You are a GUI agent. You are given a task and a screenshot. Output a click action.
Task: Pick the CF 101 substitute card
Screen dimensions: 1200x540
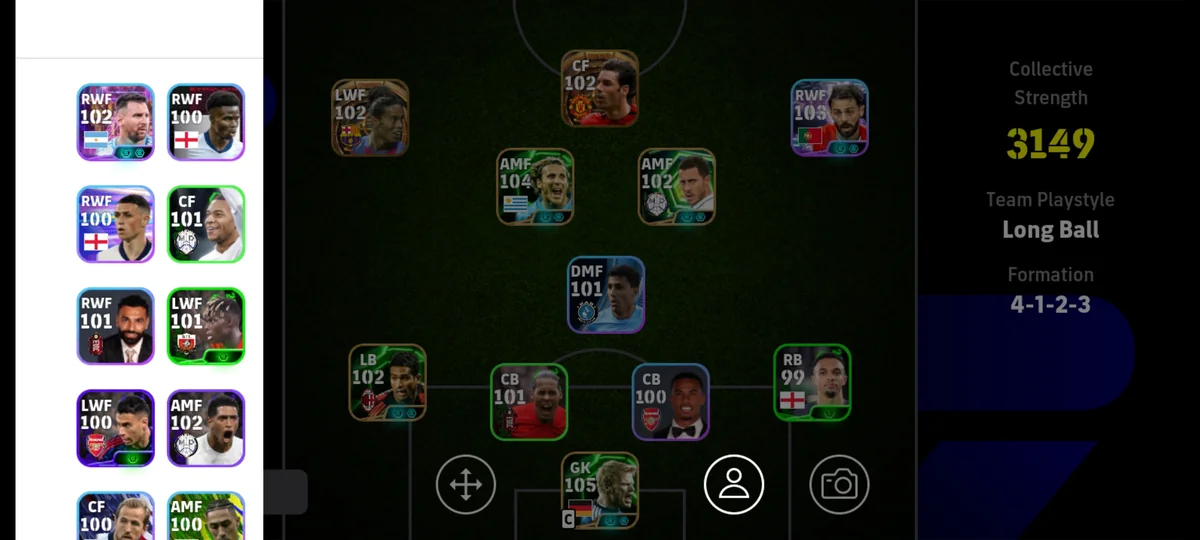(x=206, y=224)
